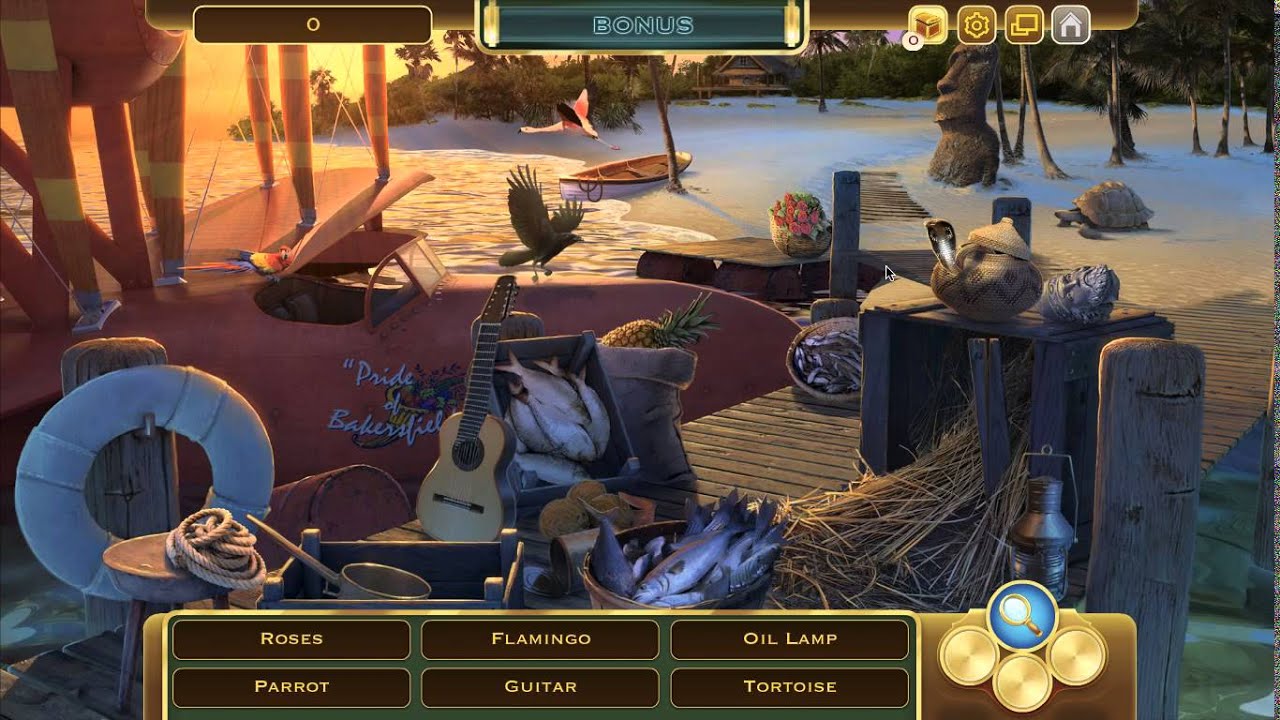Click the Guitar entry in the list
Image resolution: width=1280 pixels, height=720 pixels.
click(540, 687)
